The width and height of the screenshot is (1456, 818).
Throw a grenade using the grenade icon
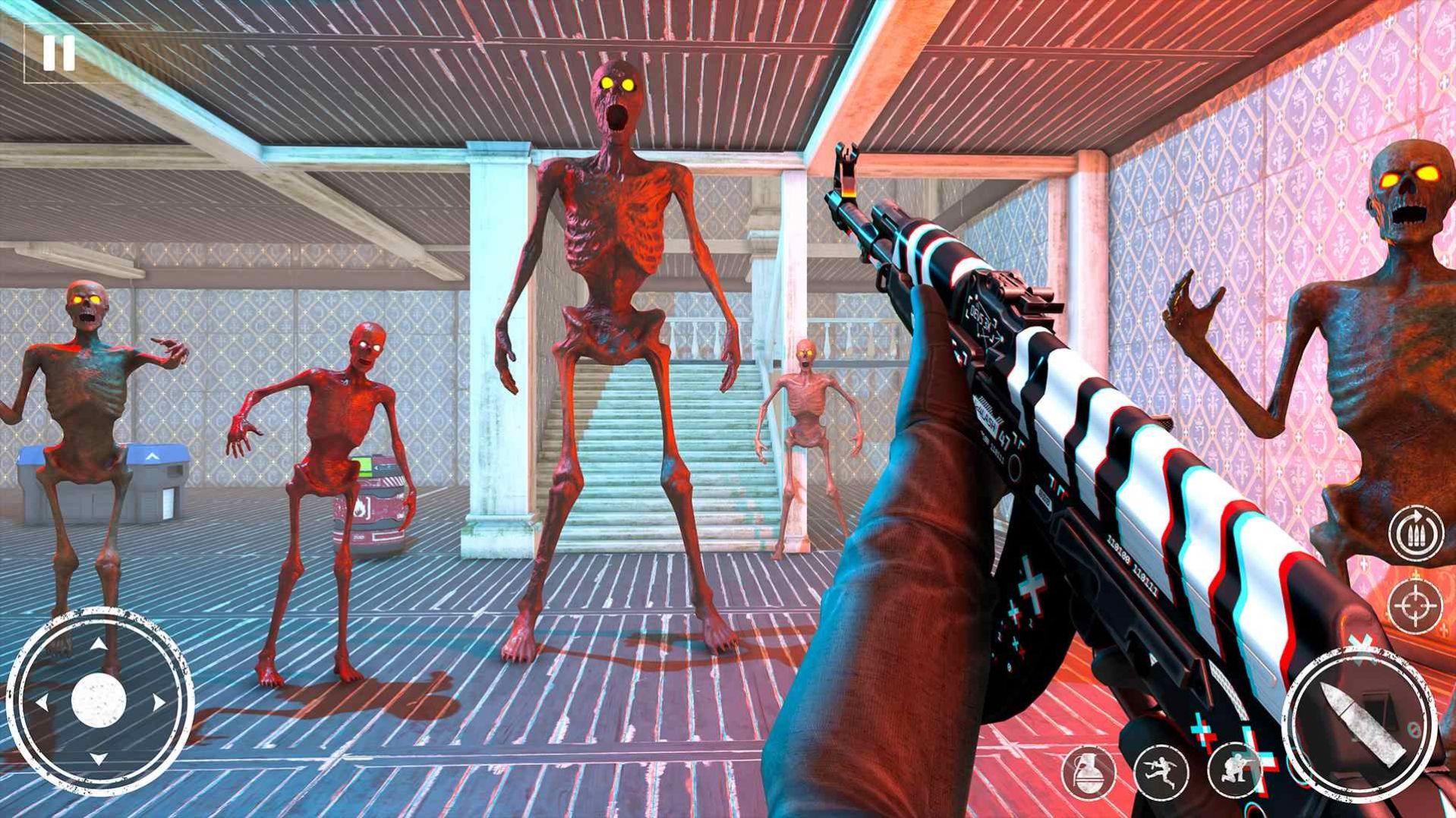pos(1088,772)
